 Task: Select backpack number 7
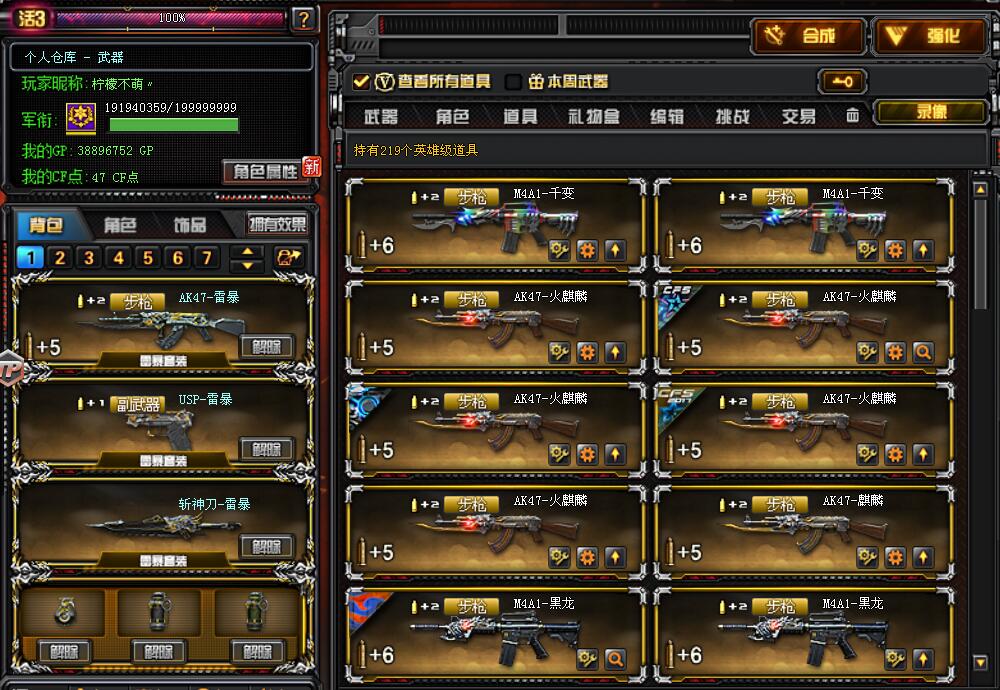pos(207,259)
